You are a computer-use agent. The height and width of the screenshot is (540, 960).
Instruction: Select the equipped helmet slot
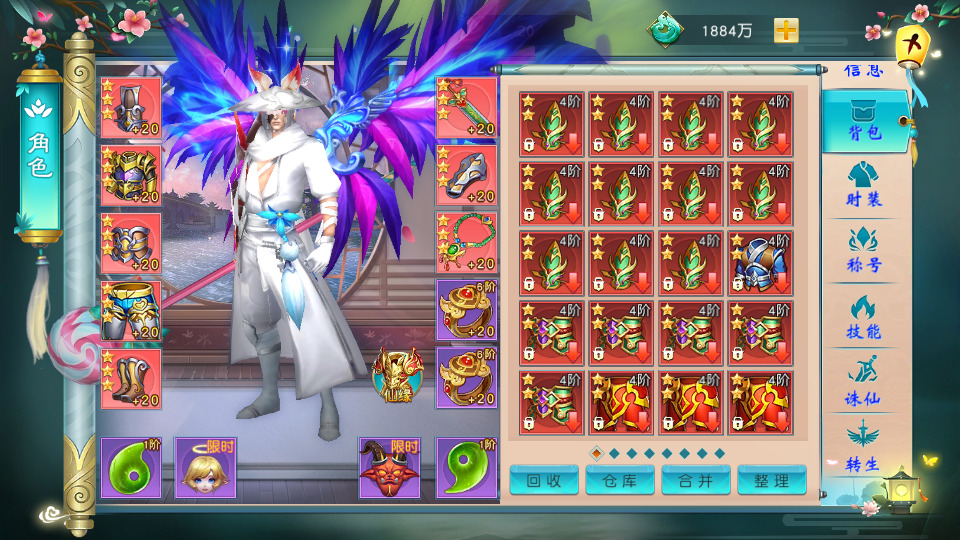[x=131, y=108]
